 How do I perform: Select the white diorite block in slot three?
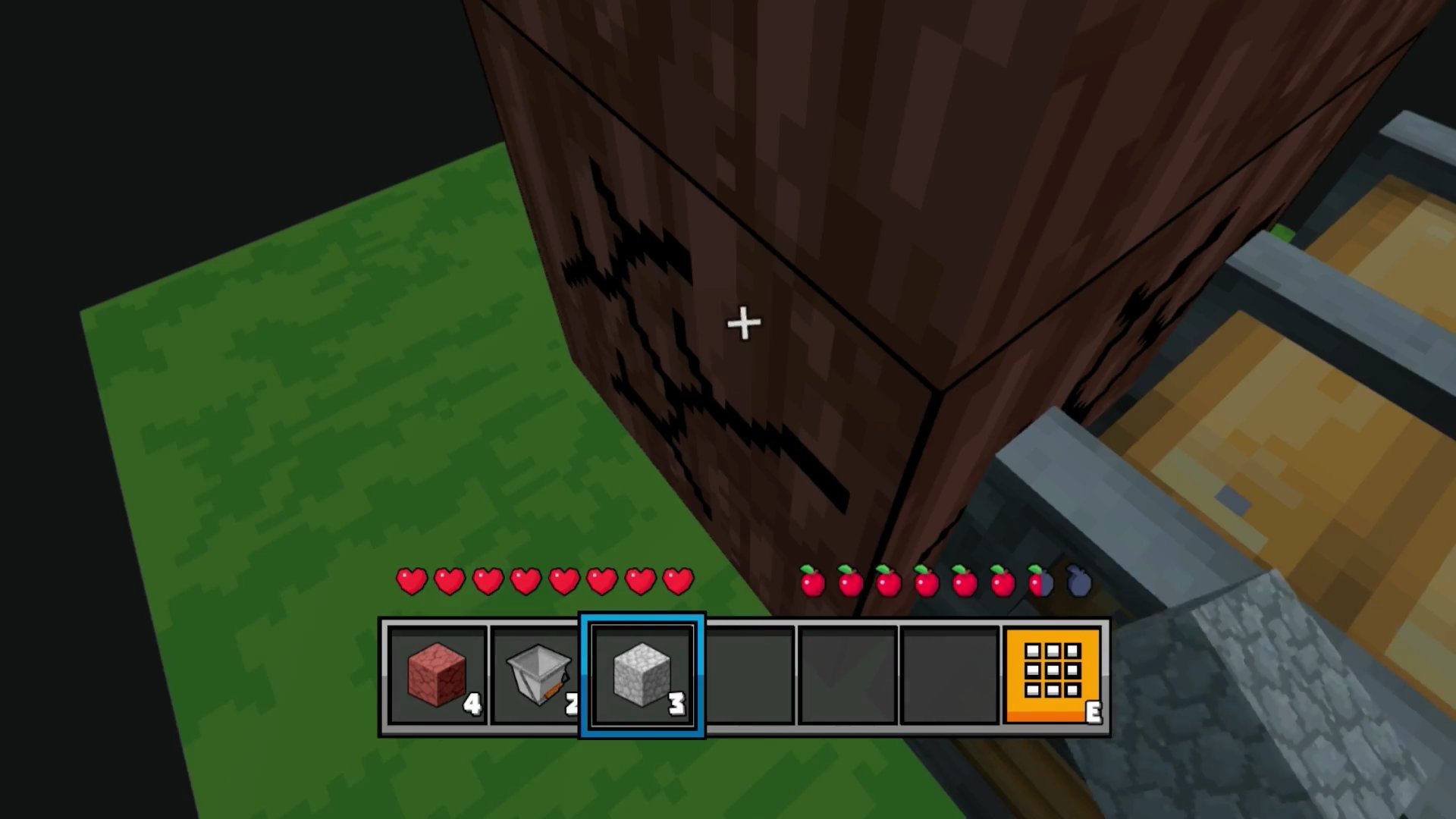tap(642, 675)
